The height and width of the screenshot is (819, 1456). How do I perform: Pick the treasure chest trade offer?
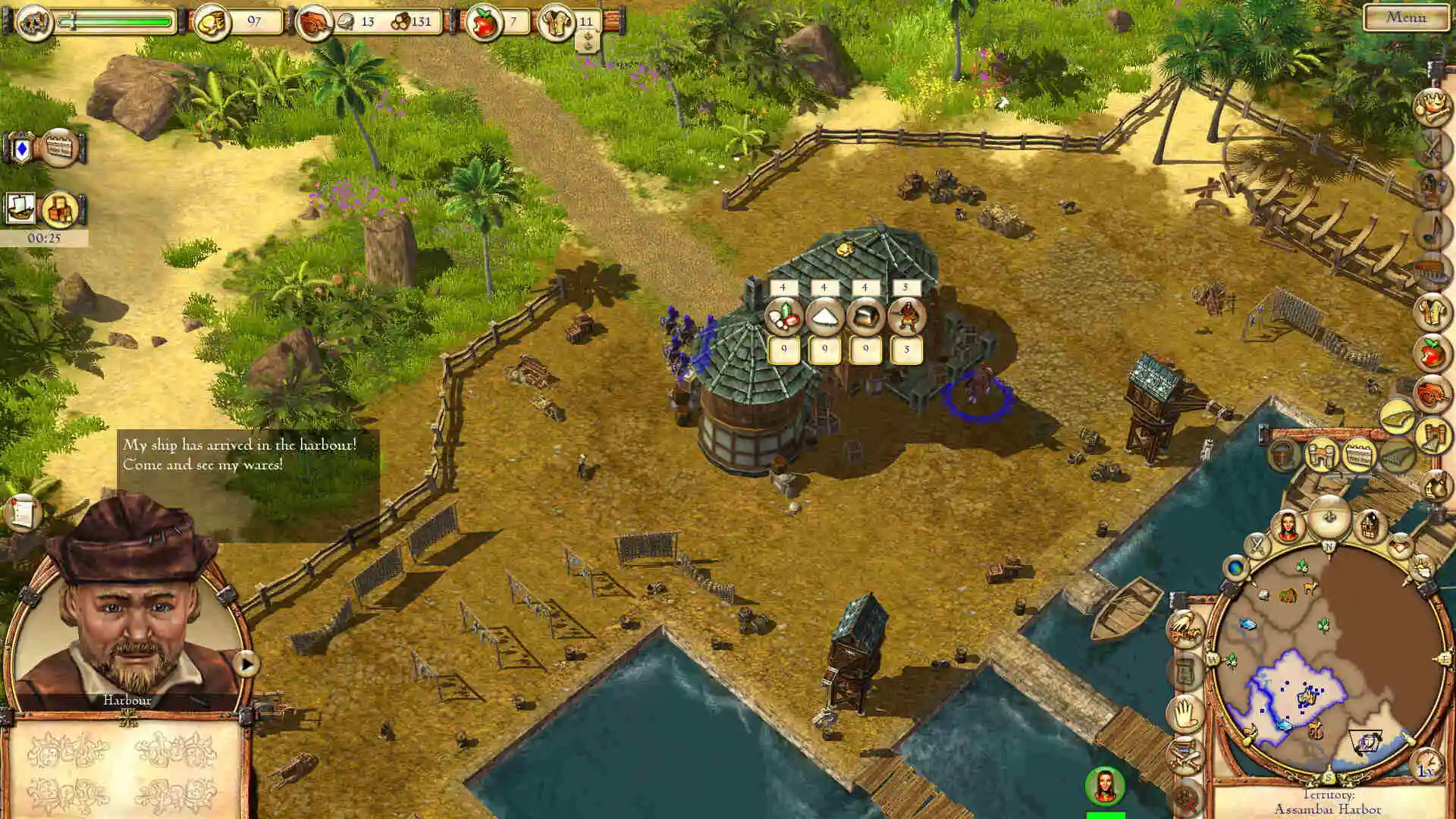865,317
